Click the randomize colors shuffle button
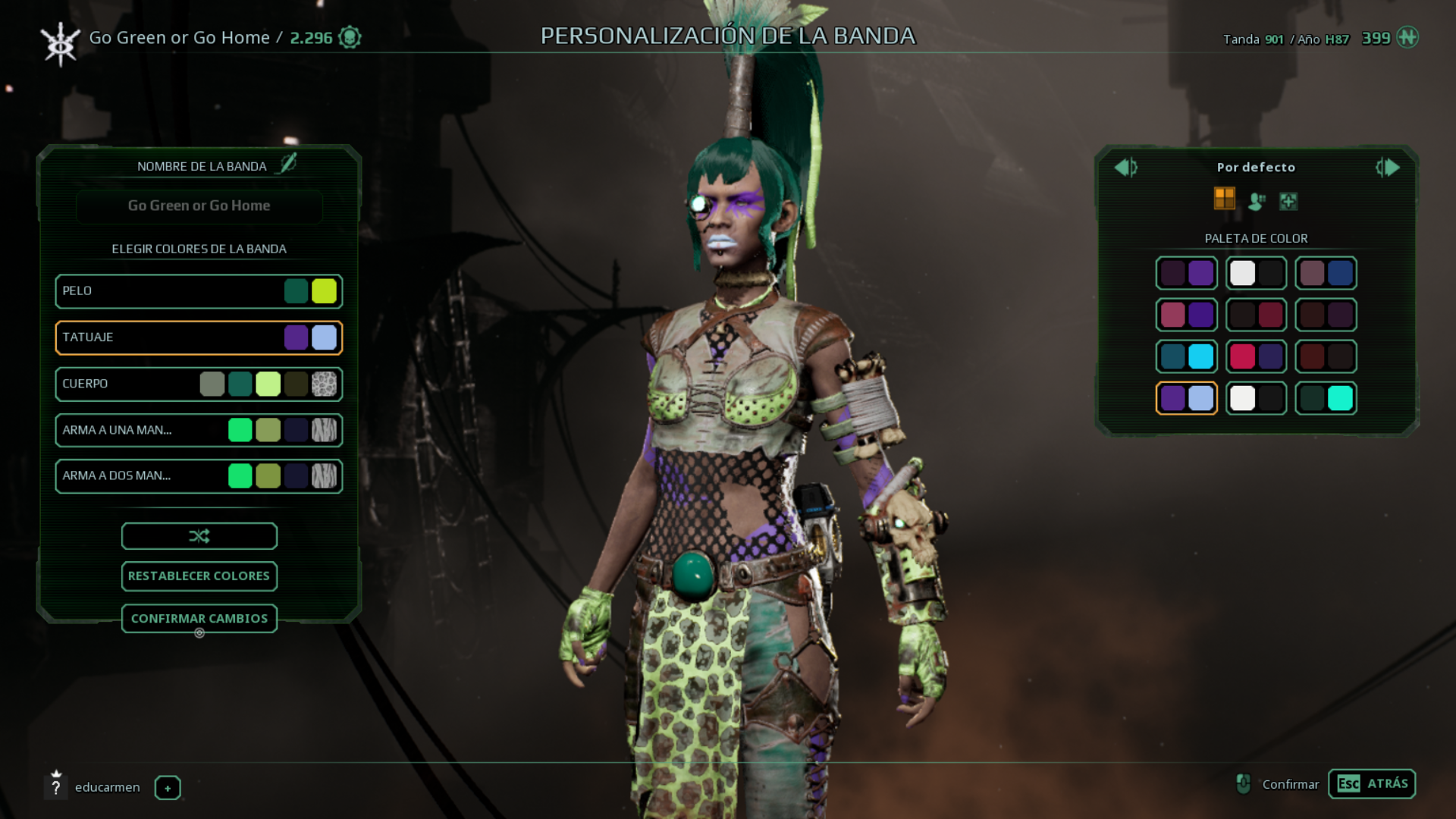The height and width of the screenshot is (819, 1456). [199, 536]
